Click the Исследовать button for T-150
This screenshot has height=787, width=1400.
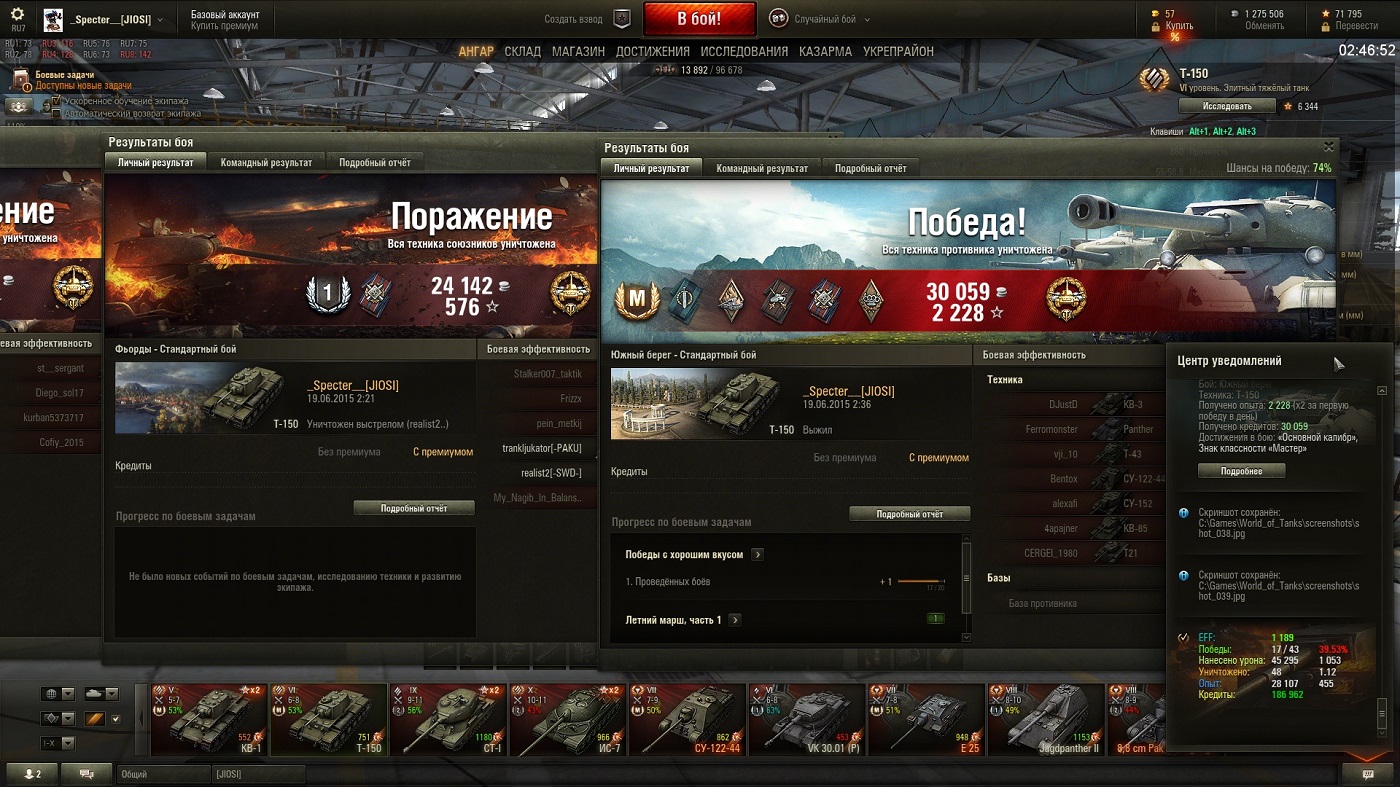1226,106
